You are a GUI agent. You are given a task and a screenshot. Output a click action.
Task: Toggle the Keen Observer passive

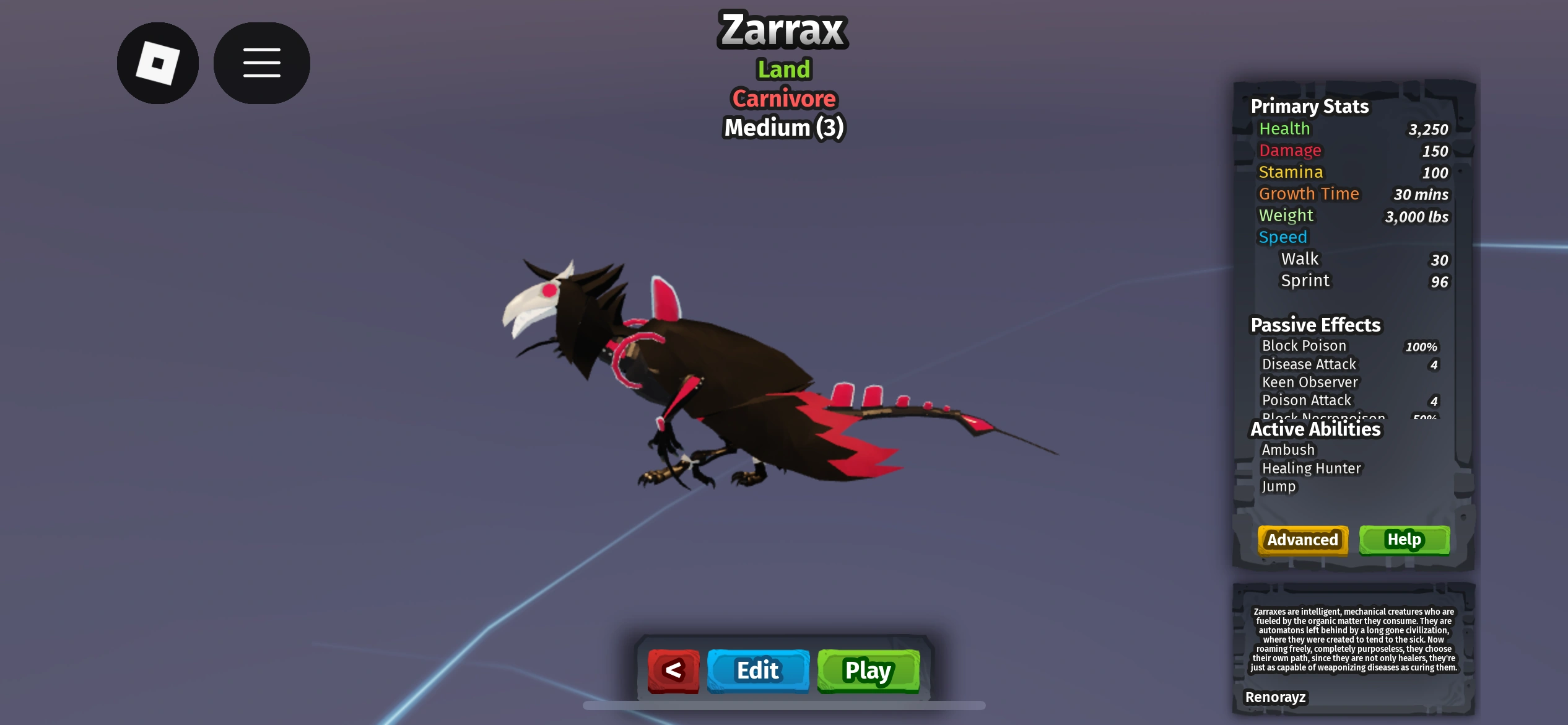pos(1309,382)
